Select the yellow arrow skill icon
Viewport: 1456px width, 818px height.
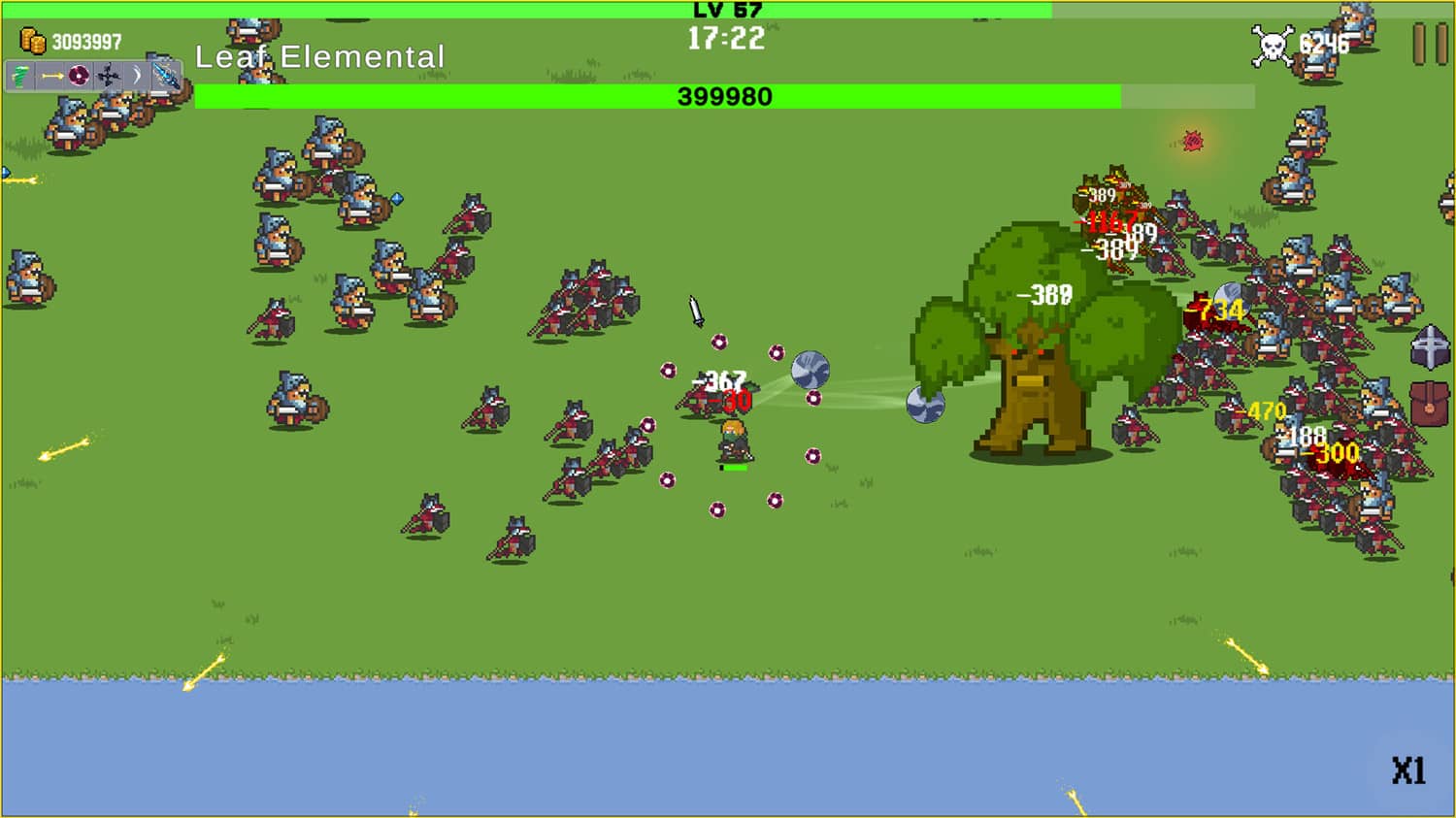point(51,76)
